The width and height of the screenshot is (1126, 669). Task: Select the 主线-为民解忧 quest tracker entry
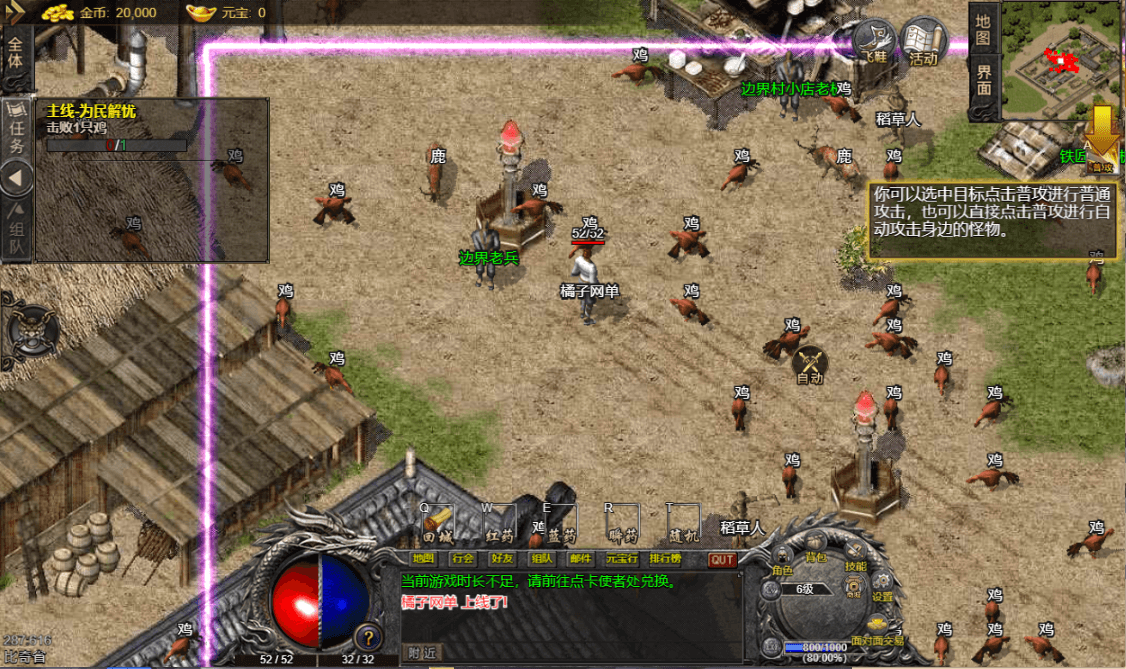pos(92,112)
